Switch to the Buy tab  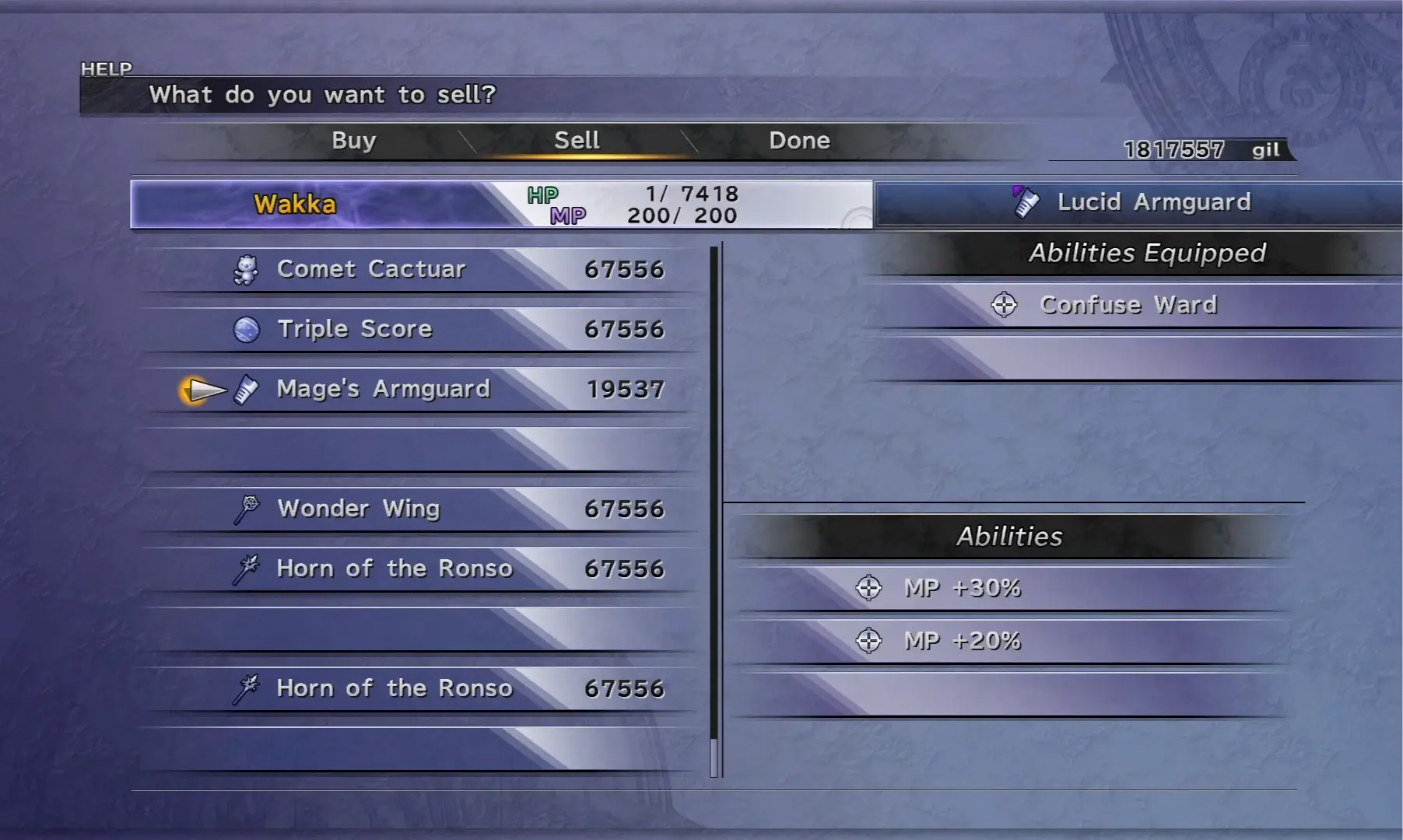pos(354,141)
